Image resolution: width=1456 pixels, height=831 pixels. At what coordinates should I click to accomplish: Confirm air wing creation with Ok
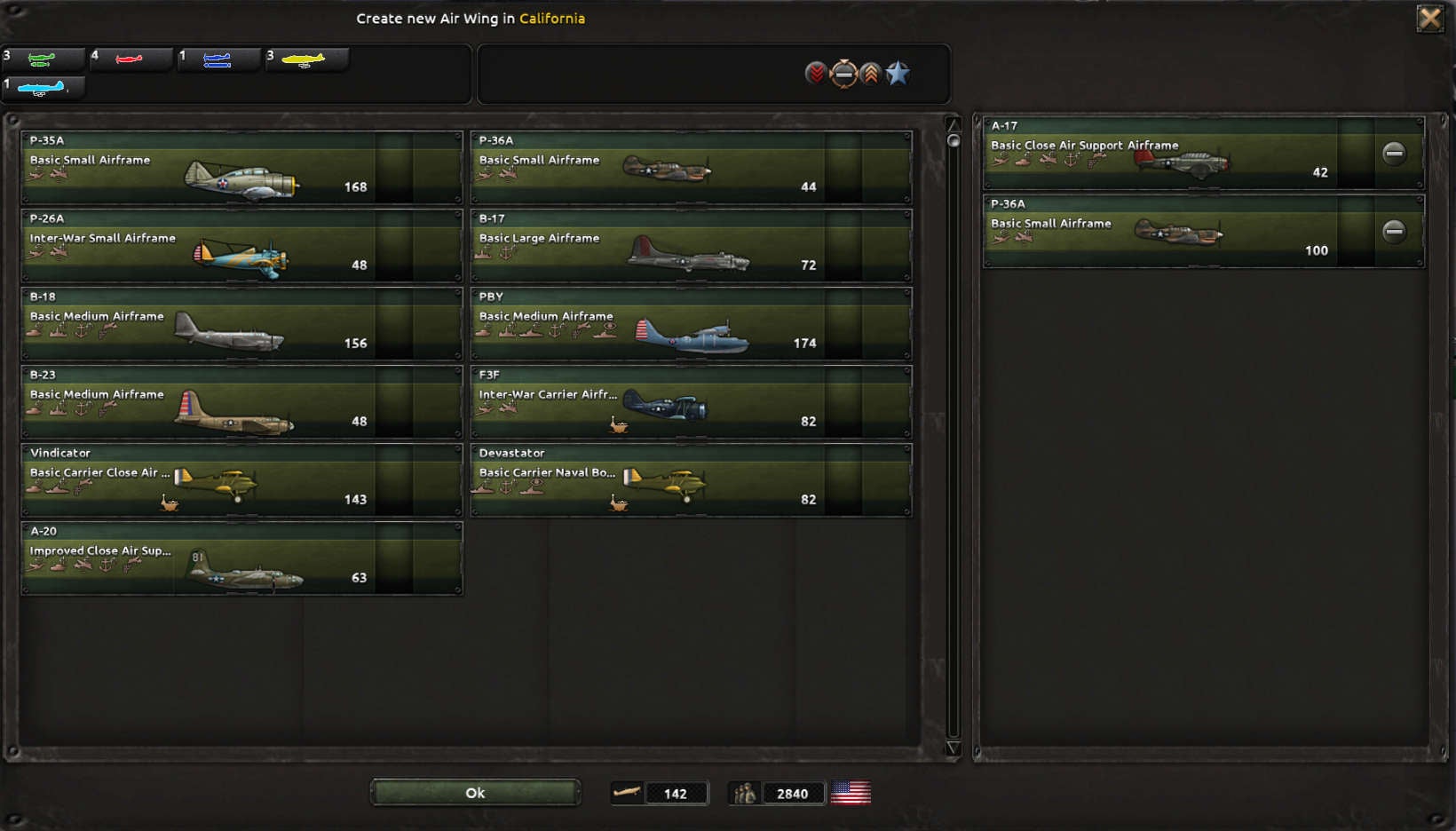pos(475,792)
